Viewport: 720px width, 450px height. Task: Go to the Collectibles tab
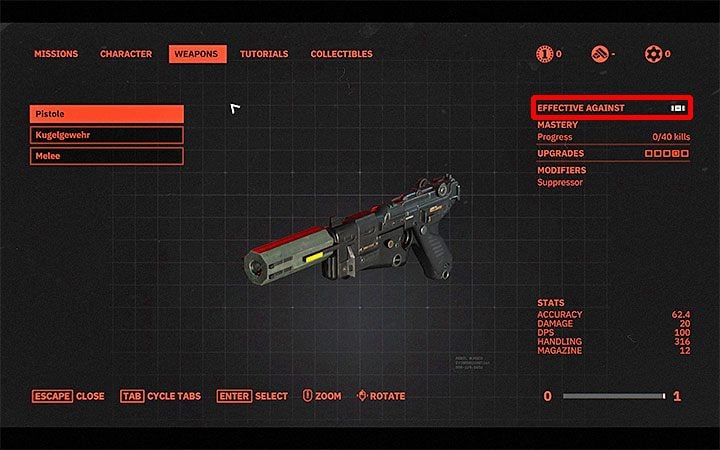341,54
